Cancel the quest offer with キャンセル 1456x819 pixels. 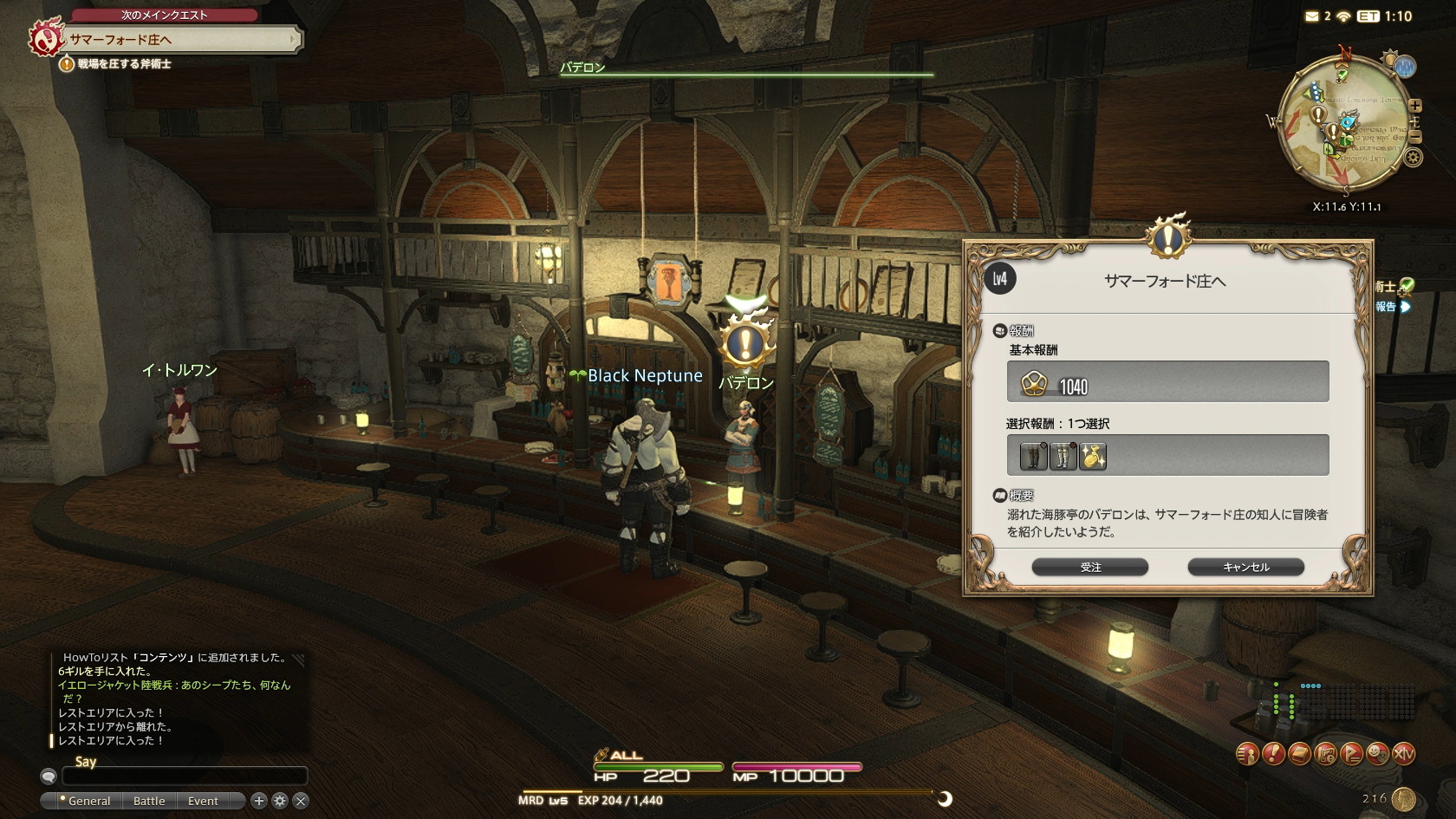coord(1245,567)
